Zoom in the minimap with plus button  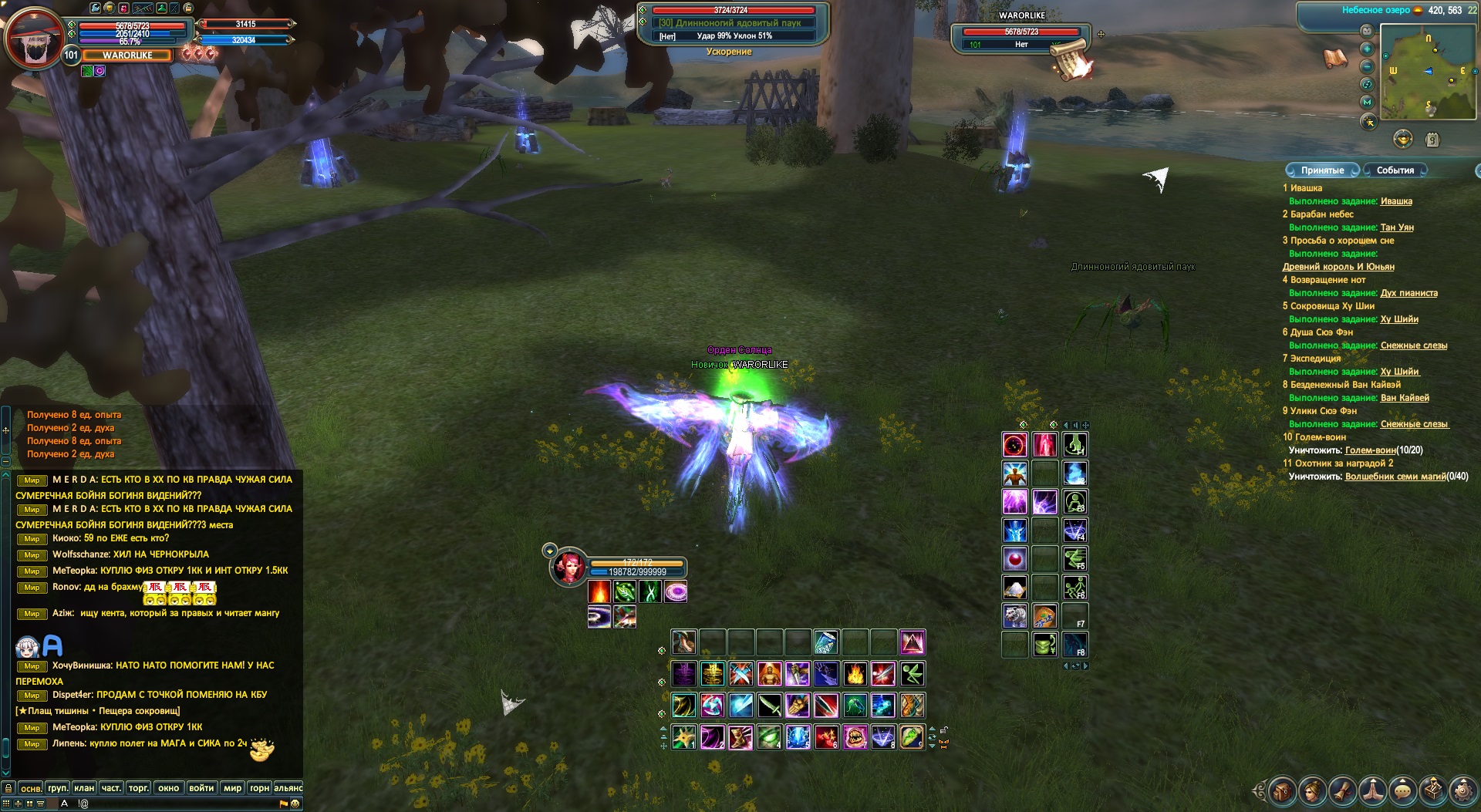coord(1367,48)
